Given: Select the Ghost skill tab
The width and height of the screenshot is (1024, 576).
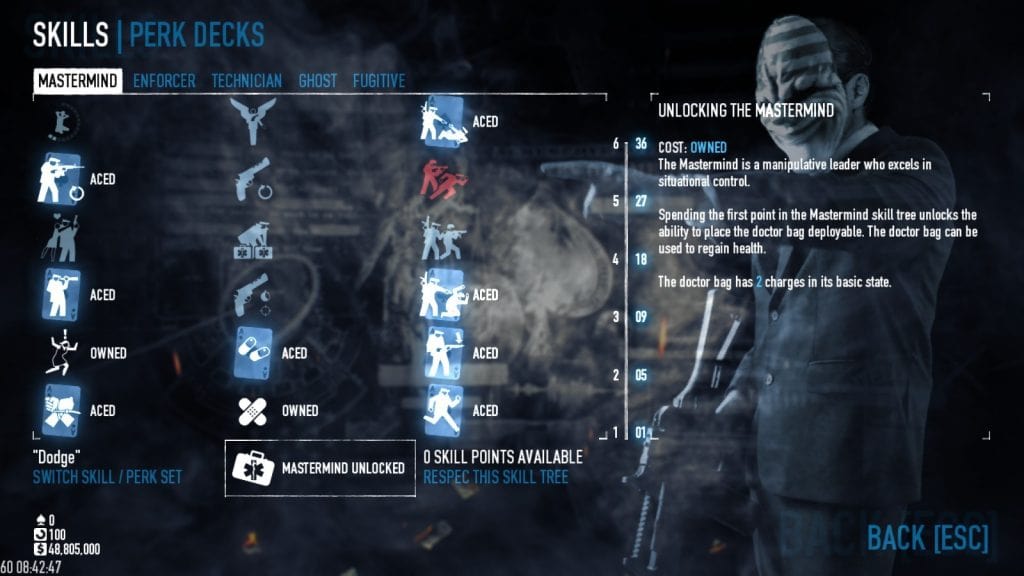Looking at the screenshot, I should [317, 81].
